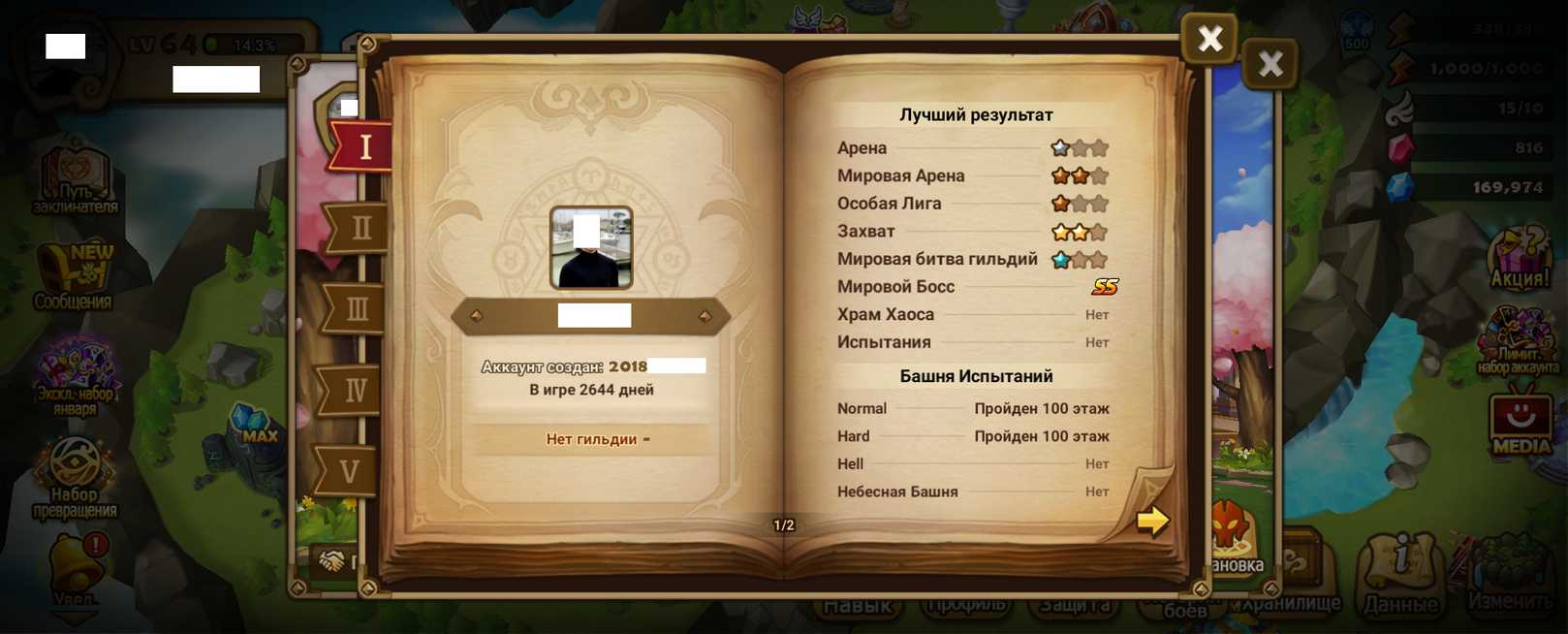
Task: Open the 'Сообщения' messages chest
Action: (74, 276)
